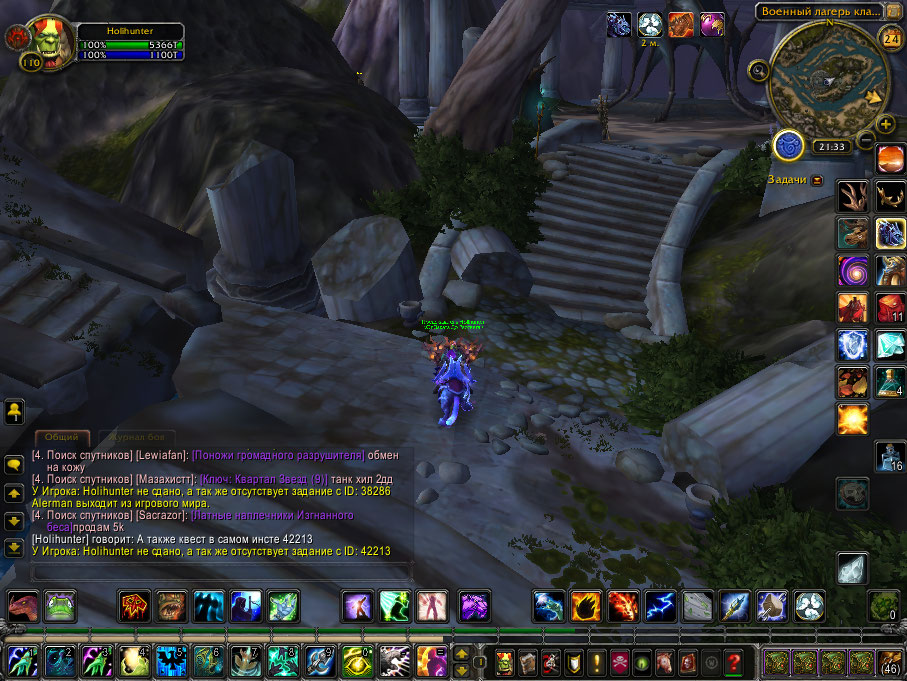The image size is (907, 681).
Task: Open the chat menu speech bubble button
Action: 15,466
